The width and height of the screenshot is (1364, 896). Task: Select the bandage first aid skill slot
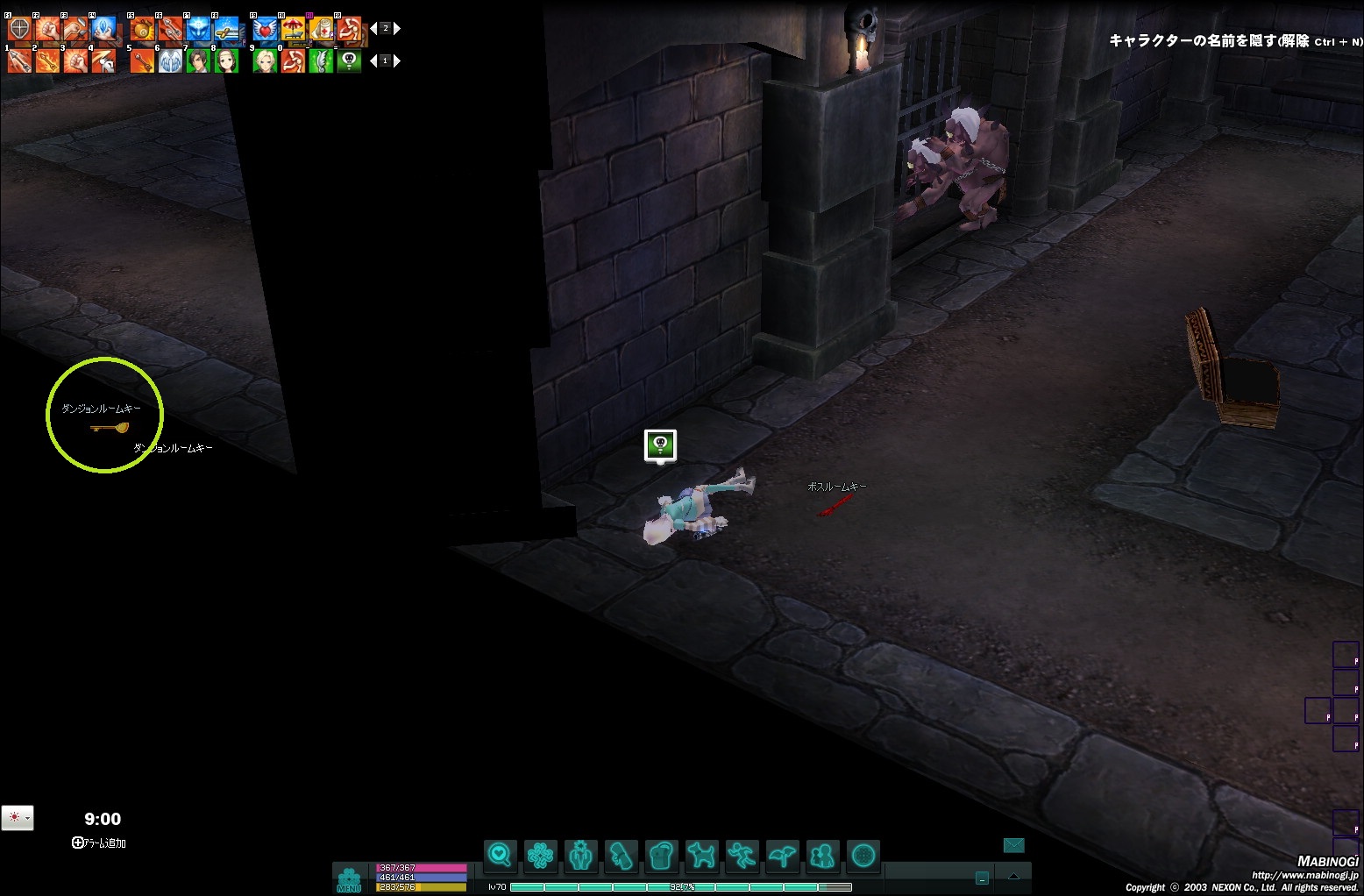pos(321,29)
